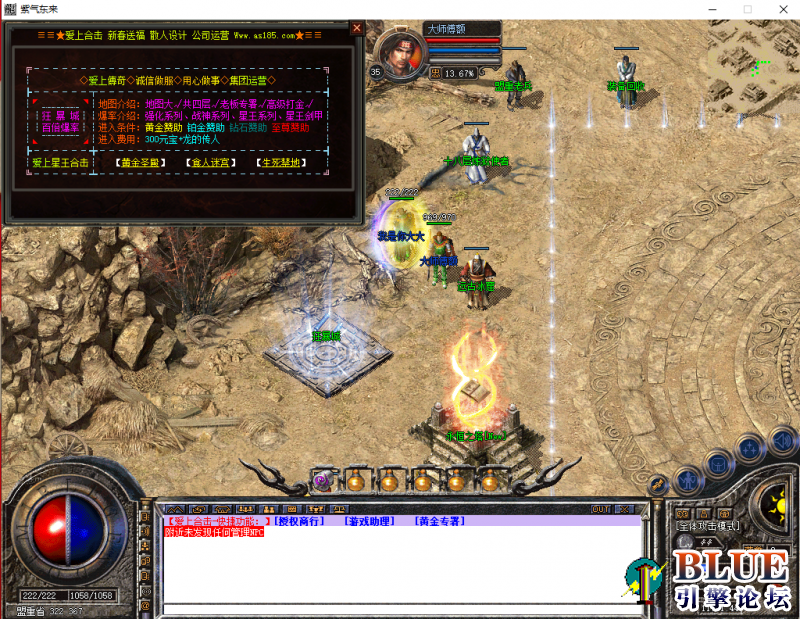Open the 游戏助理 quick link
The width and height of the screenshot is (800, 619).
[368, 521]
